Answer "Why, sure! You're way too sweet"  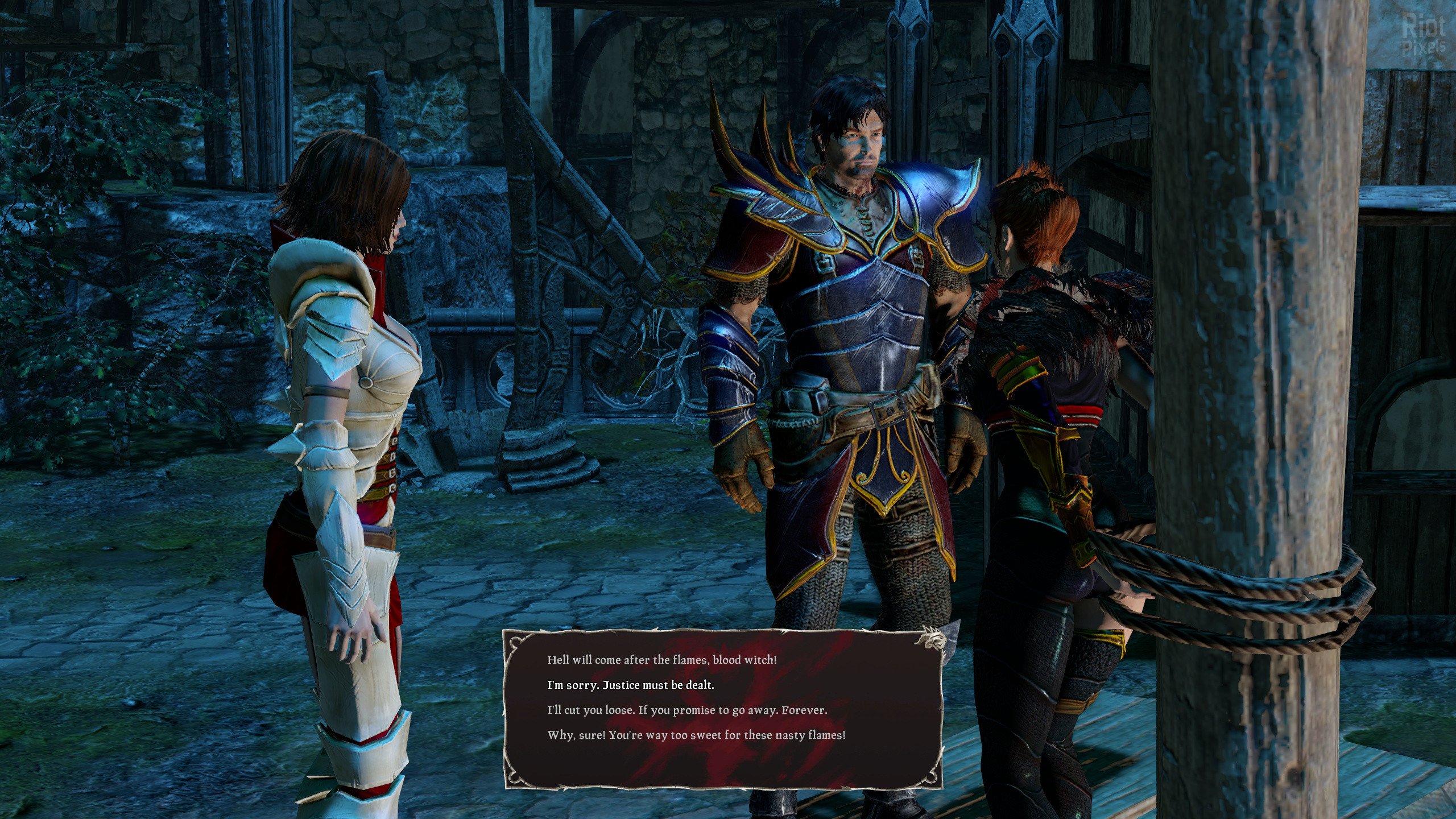[x=696, y=735]
